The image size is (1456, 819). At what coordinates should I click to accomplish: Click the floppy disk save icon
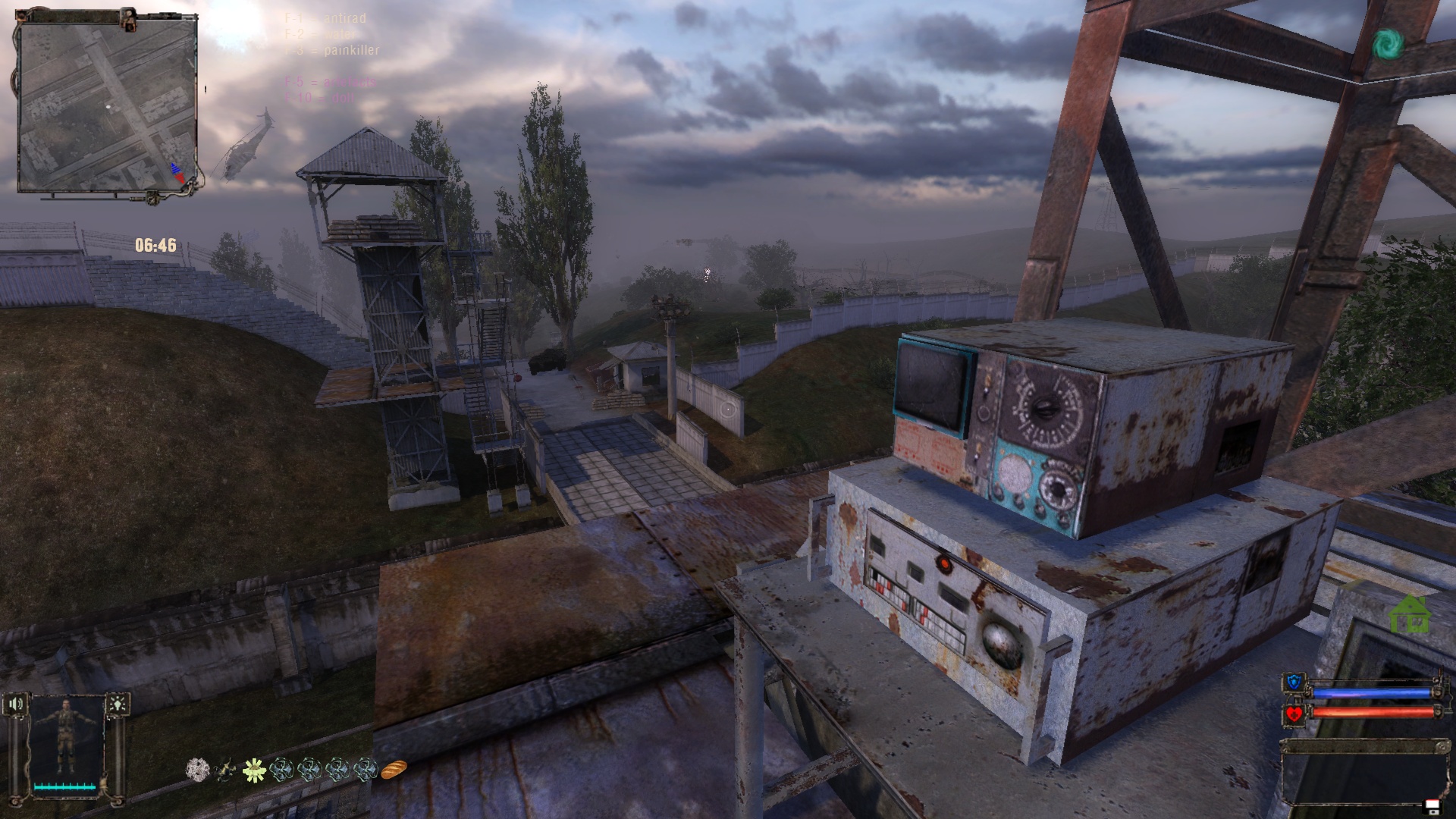click(1432, 805)
